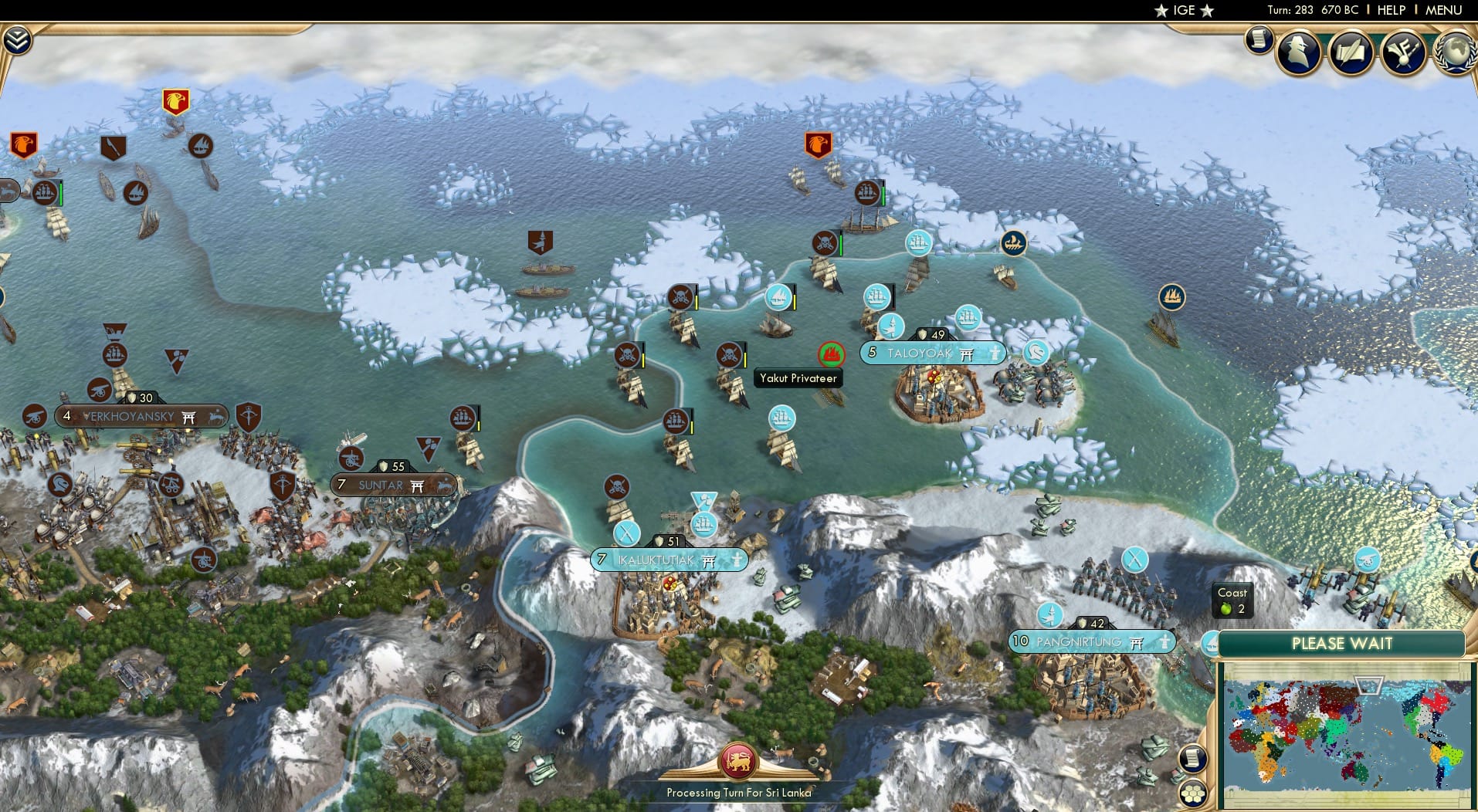Toggle the hex grid overlay button
This screenshot has height=812, width=1478.
click(1194, 793)
